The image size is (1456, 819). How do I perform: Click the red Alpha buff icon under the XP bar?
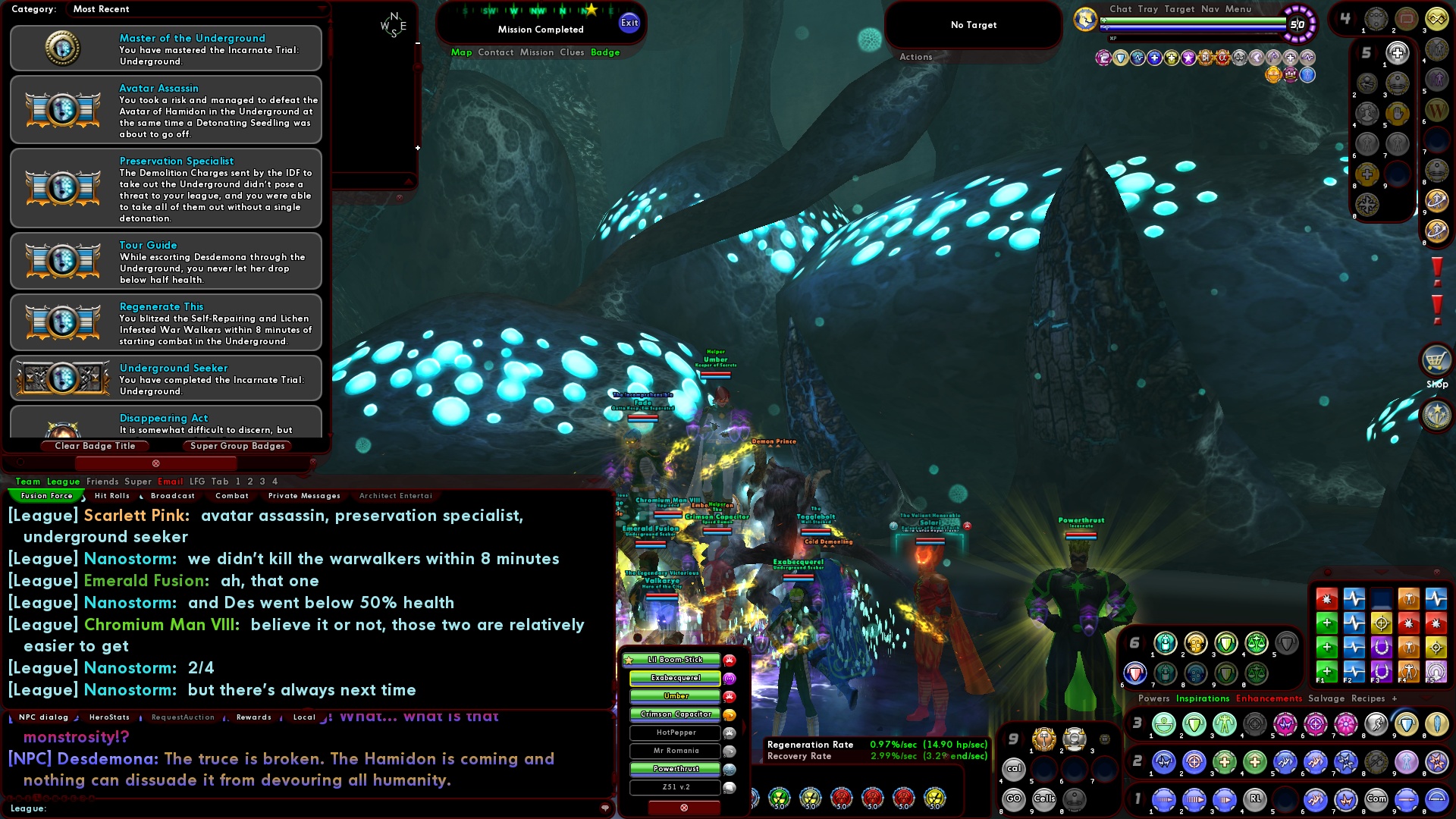(x=1222, y=58)
